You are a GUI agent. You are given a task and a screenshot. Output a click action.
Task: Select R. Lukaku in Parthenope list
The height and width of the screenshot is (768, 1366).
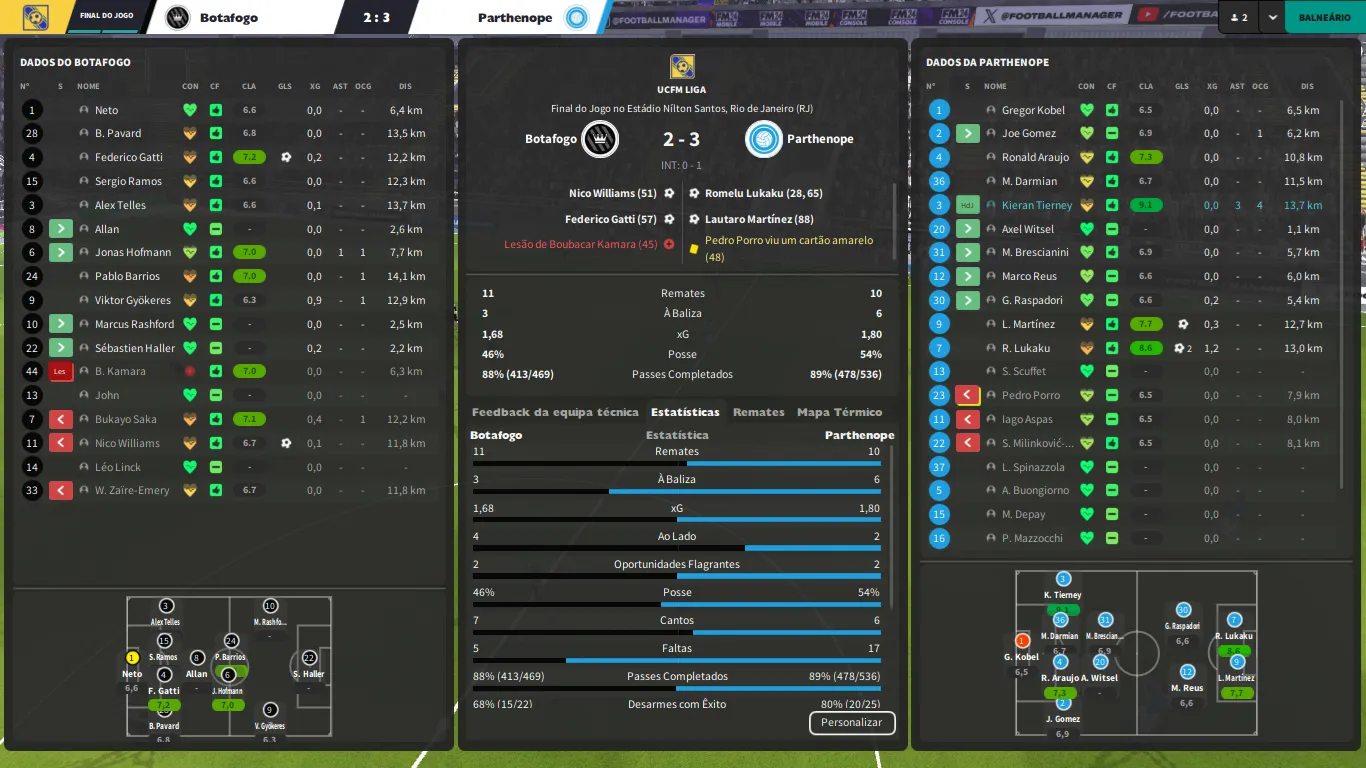click(1026, 348)
